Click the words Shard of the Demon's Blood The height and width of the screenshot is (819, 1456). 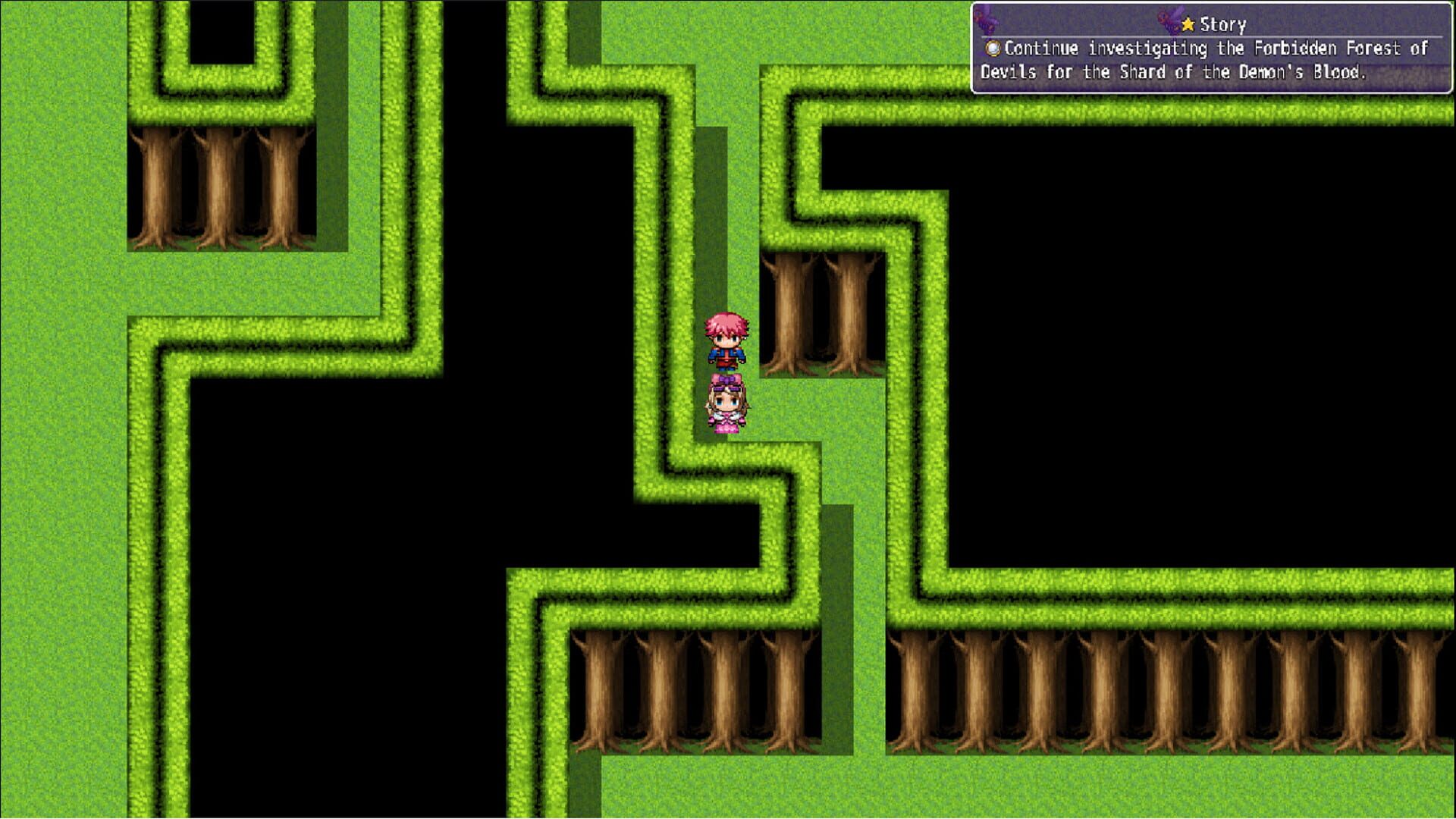click(1244, 72)
